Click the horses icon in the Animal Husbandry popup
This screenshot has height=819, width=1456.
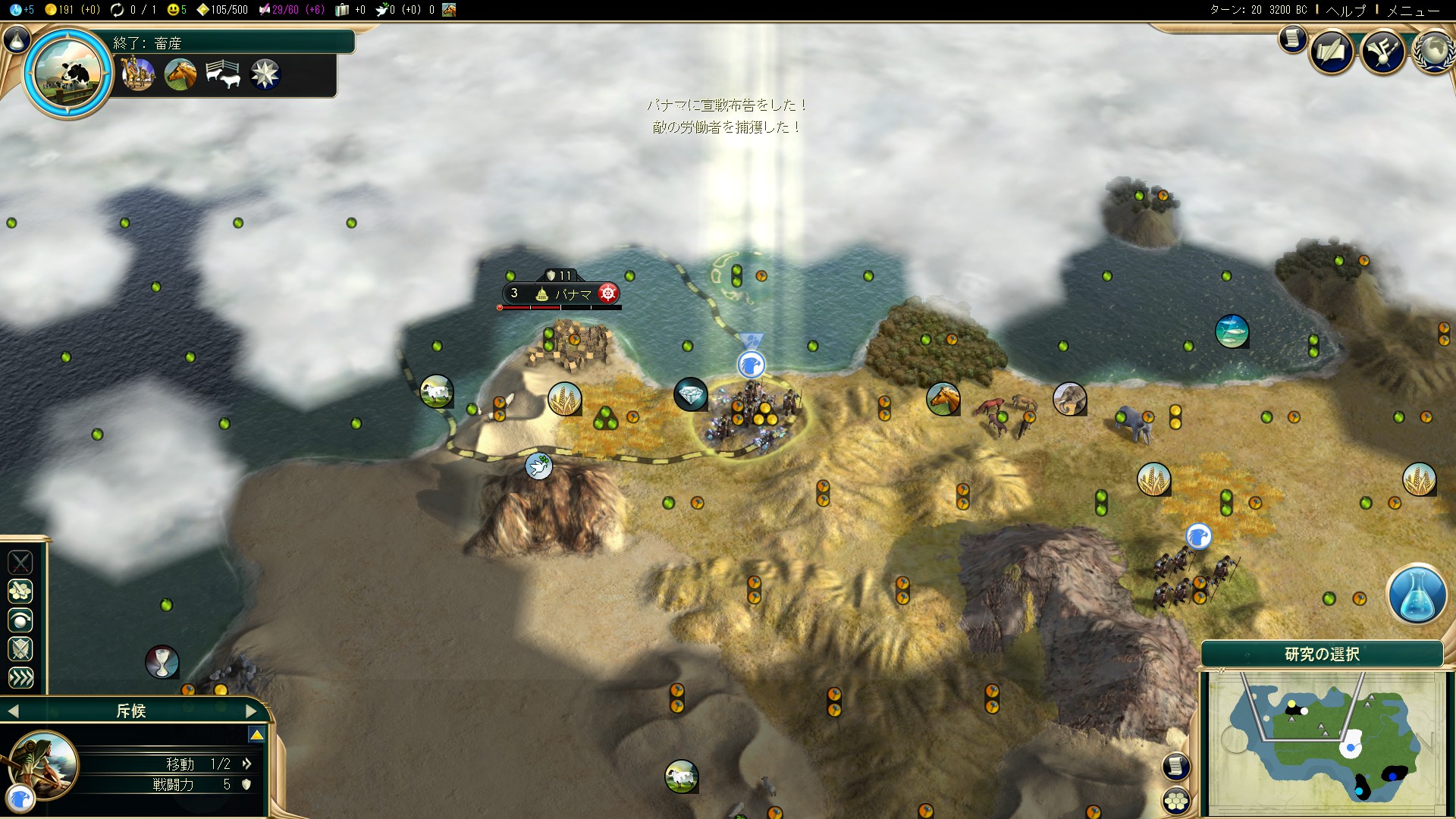coord(180,74)
